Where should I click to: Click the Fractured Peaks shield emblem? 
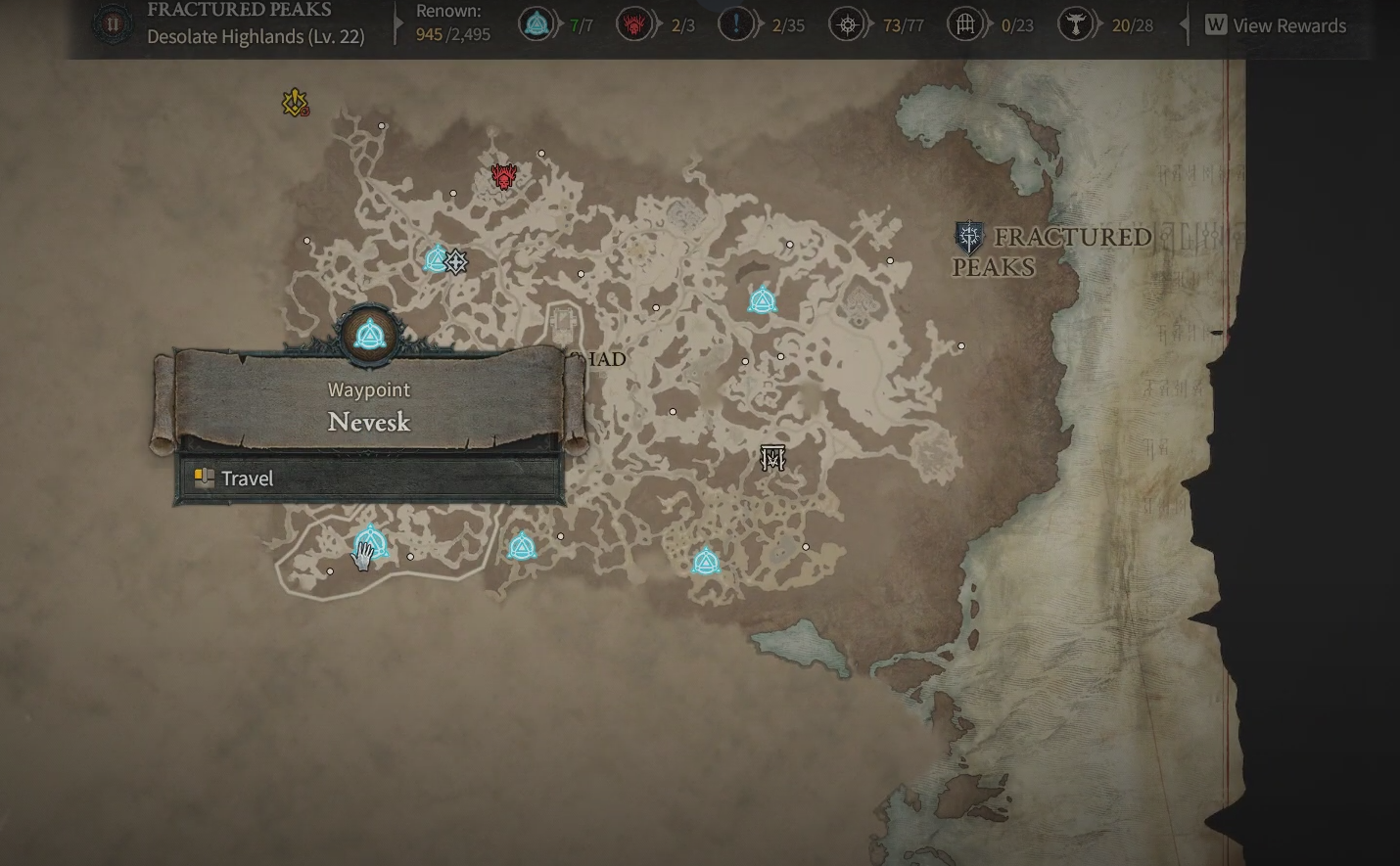pyautogui.click(x=968, y=238)
